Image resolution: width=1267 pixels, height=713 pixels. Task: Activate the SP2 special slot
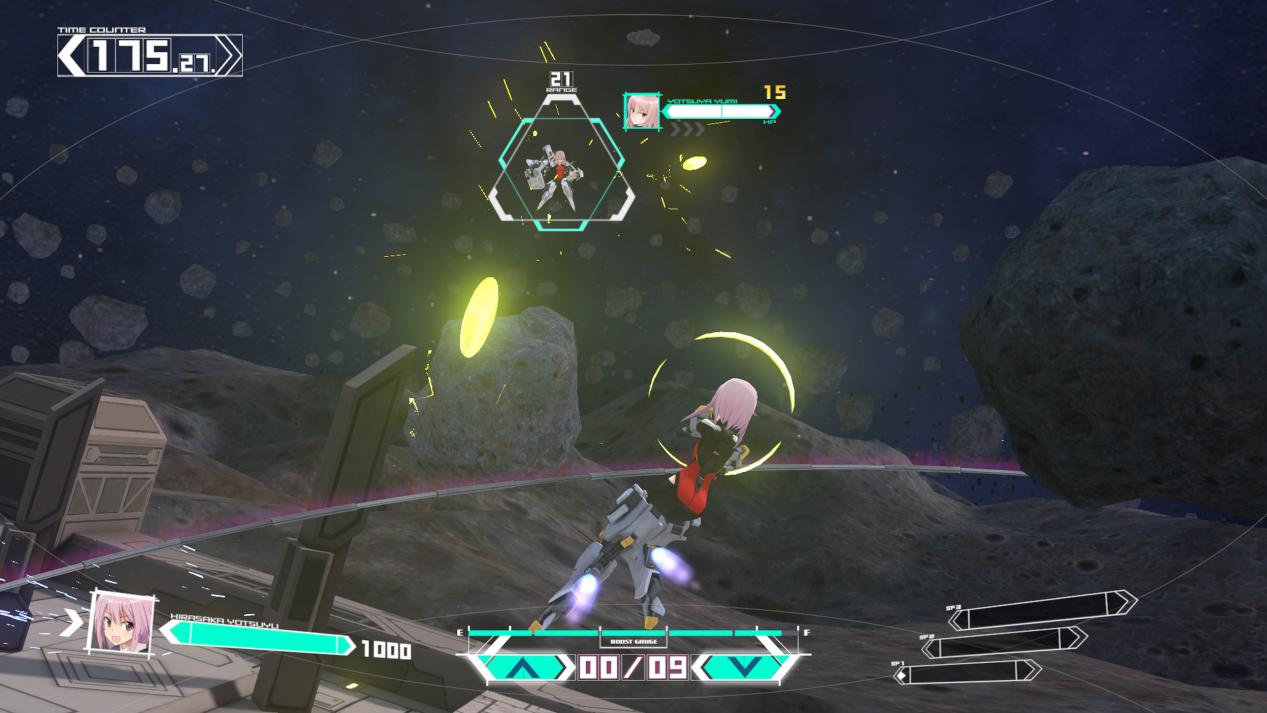pos(1005,641)
